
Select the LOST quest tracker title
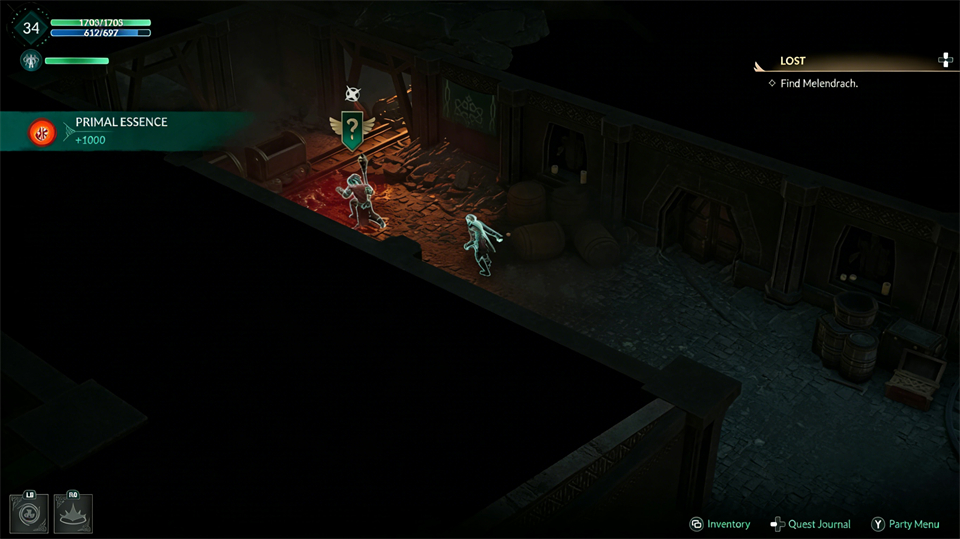coord(793,61)
